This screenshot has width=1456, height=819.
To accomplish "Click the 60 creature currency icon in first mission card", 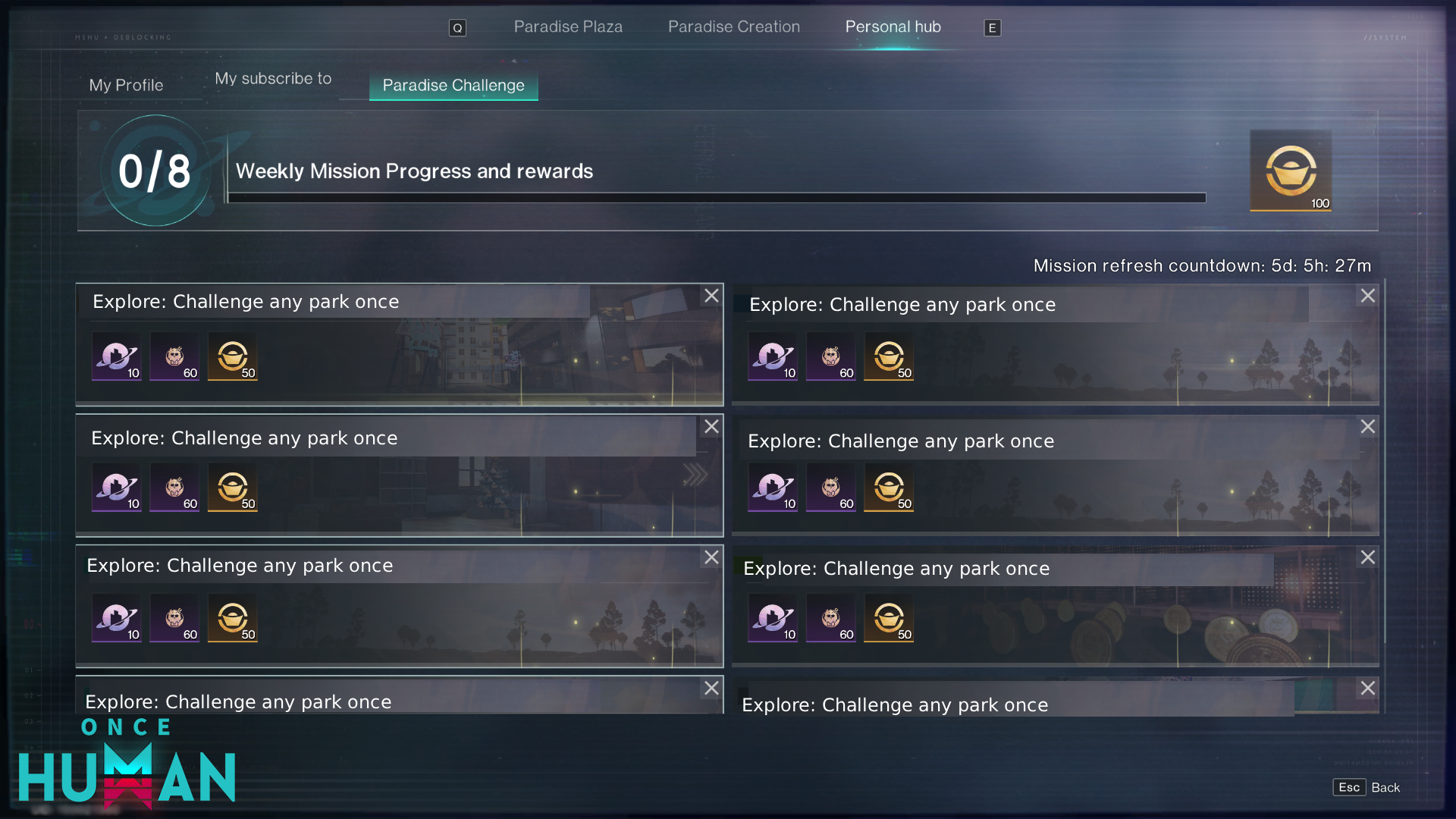I will [x=174, y=356].
